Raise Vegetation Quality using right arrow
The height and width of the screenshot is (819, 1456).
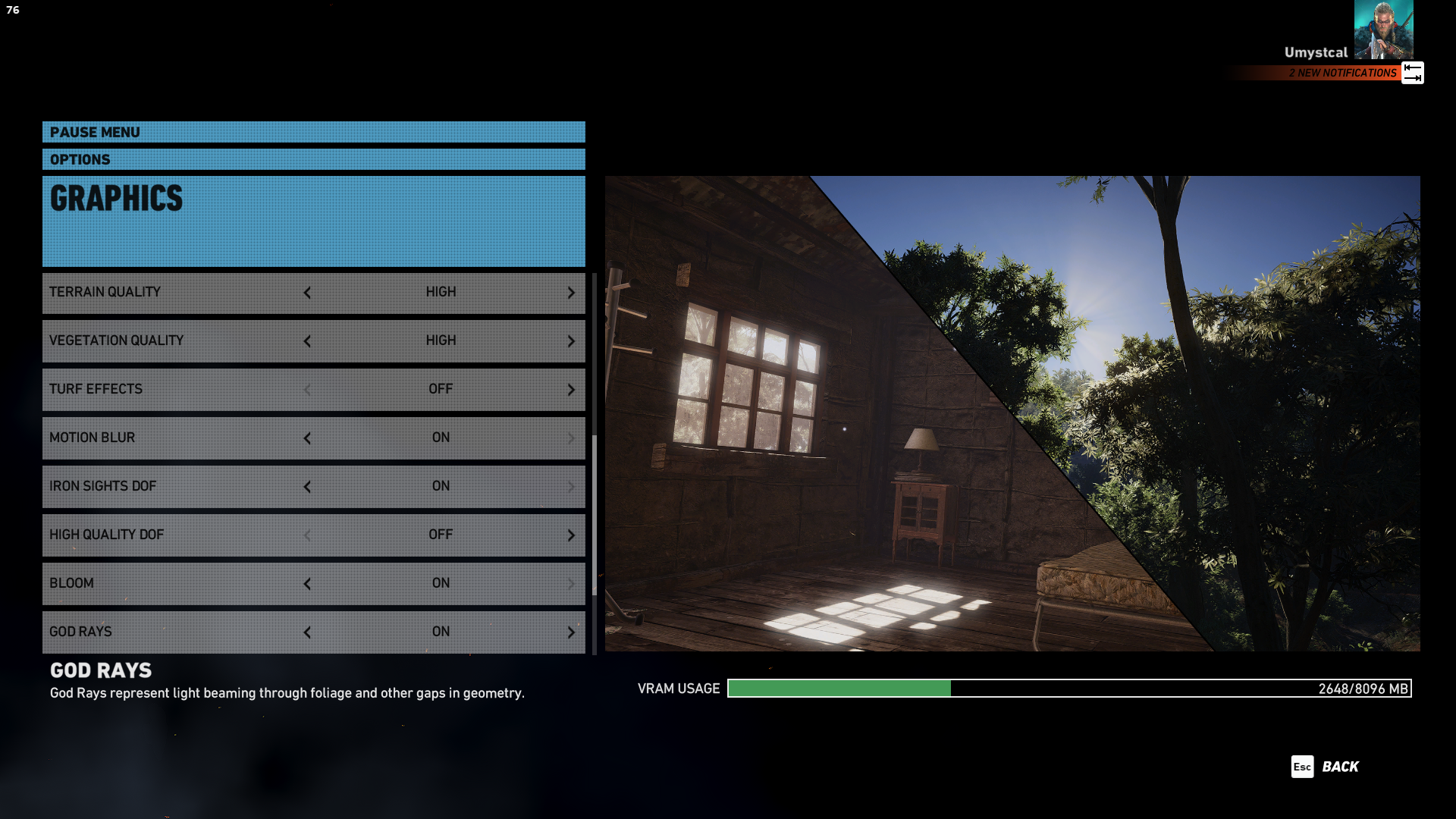[571, 341]
